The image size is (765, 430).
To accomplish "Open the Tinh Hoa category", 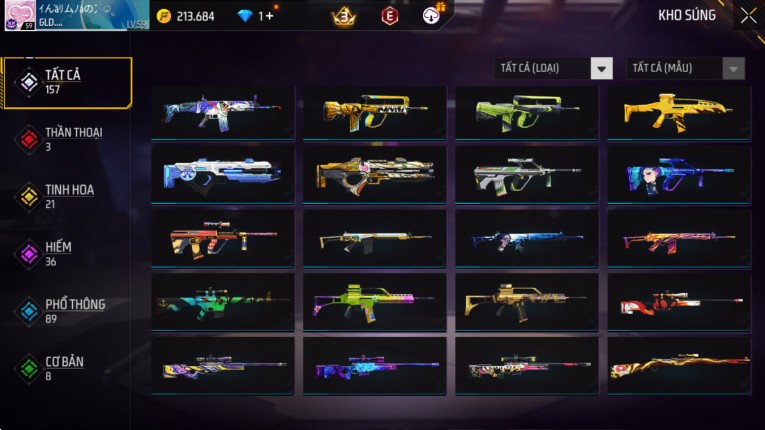I will pos(66,196).
